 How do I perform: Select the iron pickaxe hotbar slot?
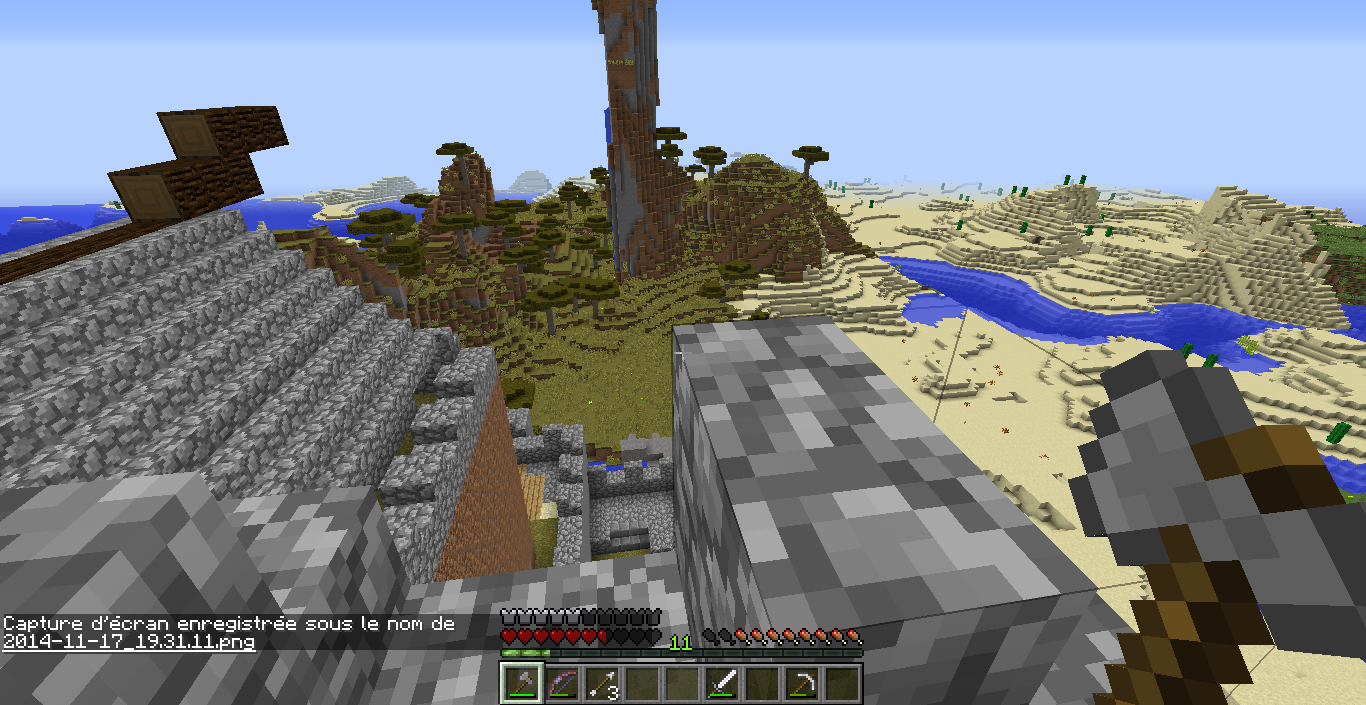802,683
